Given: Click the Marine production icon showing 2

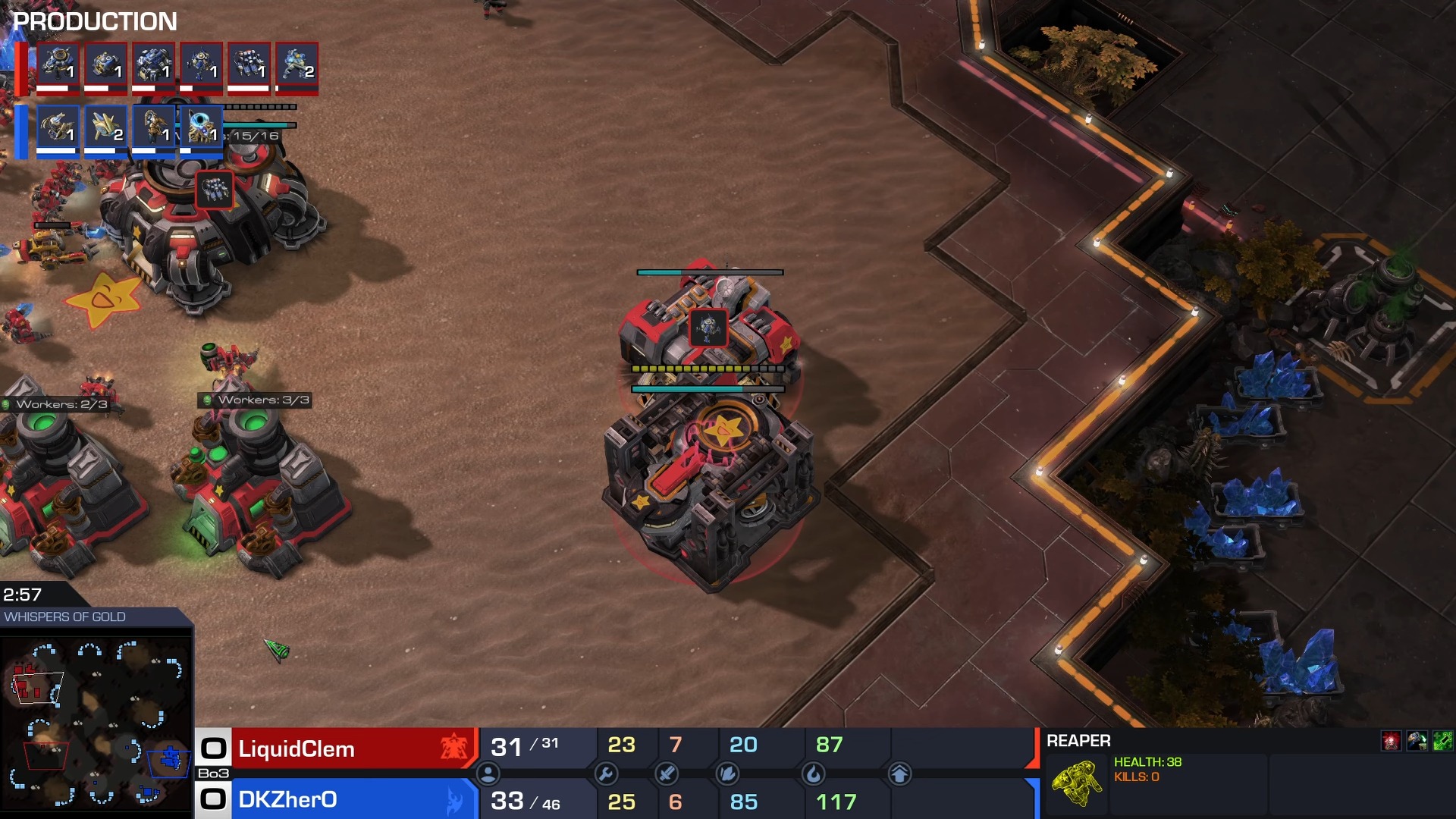Looking at the screenshot, I should (x=297, y=64).
